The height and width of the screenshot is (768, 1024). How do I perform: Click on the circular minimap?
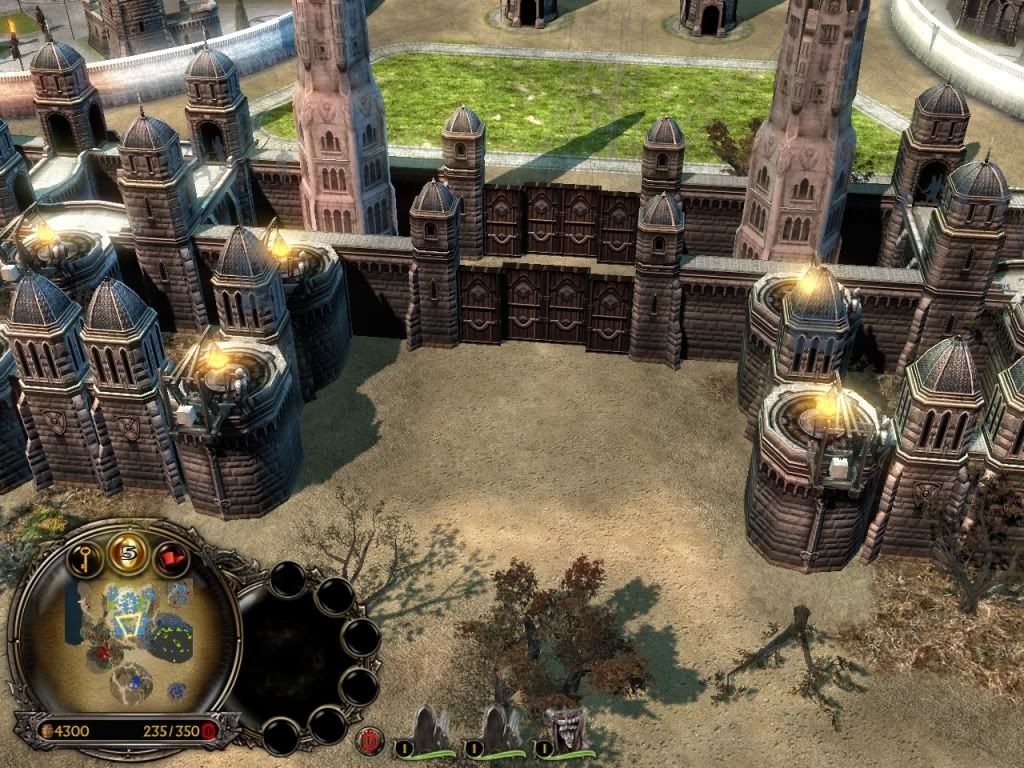click(x=127, y=640)
